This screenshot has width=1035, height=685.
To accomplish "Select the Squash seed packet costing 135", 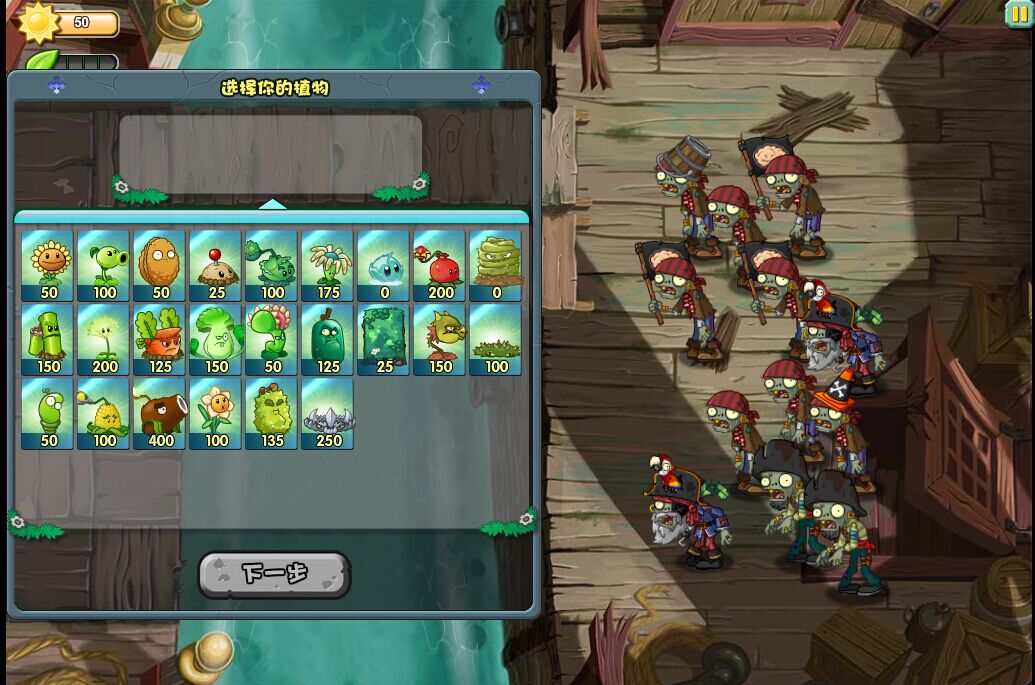I will click(271, 414).
